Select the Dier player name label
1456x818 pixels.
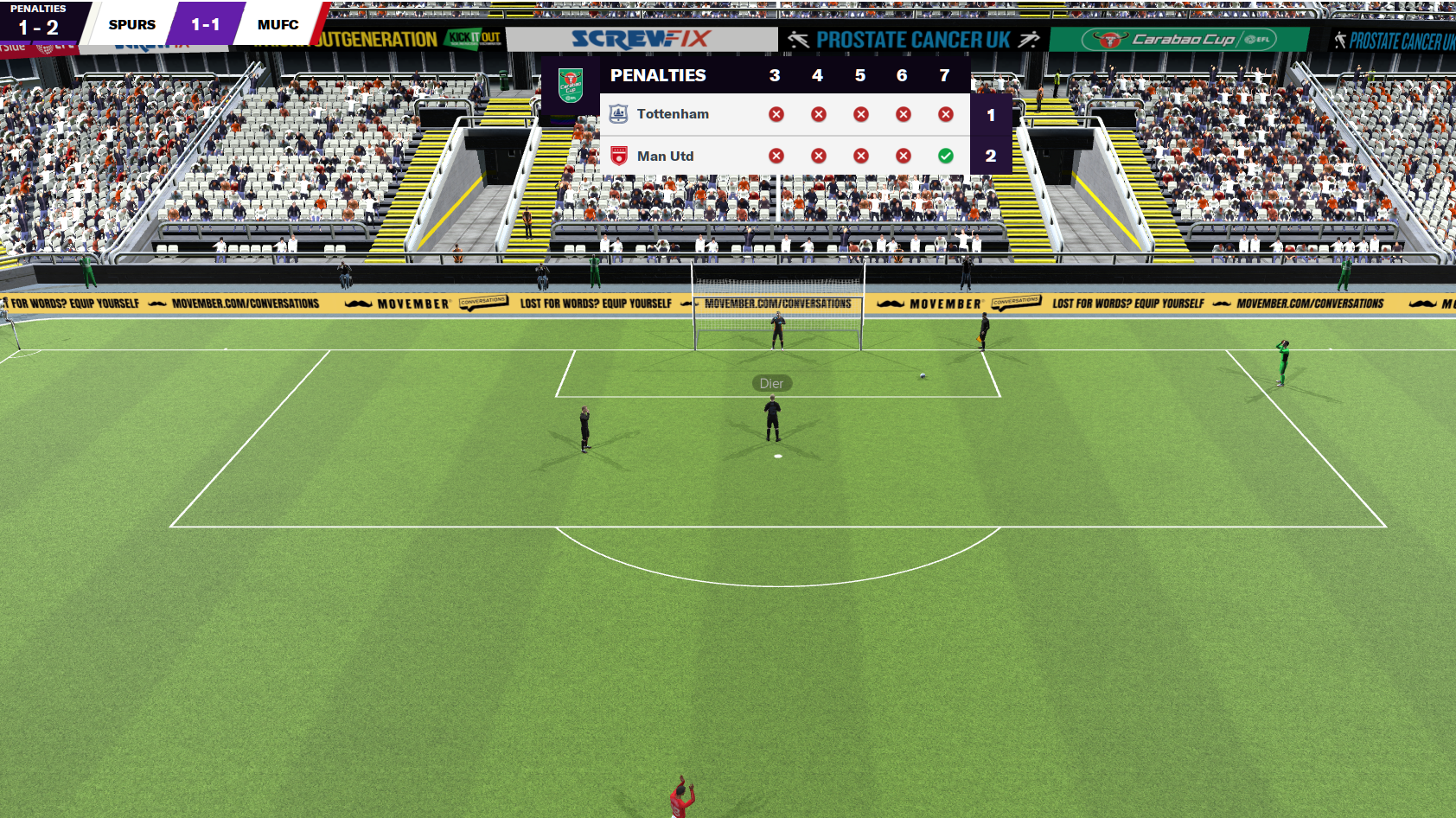click(771, 383)
